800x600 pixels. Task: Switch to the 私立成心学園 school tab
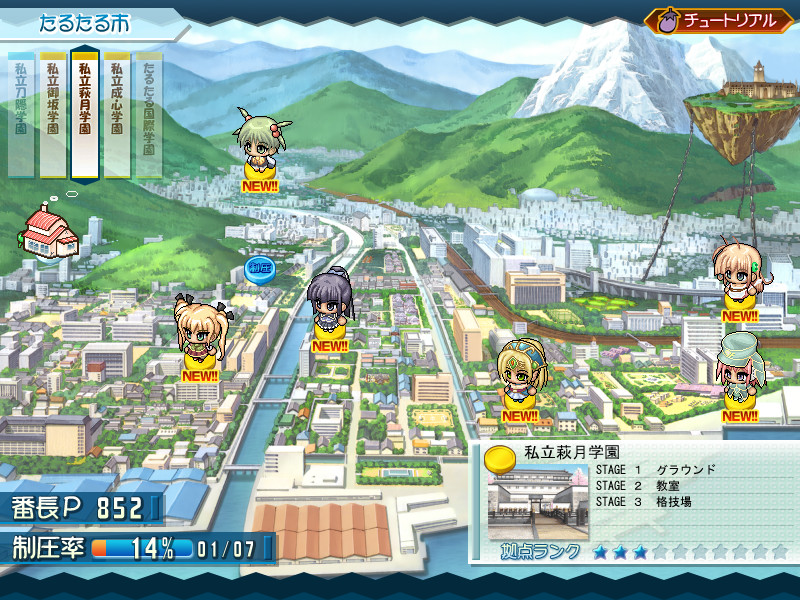pyautogui.click(x=117, y=112)
